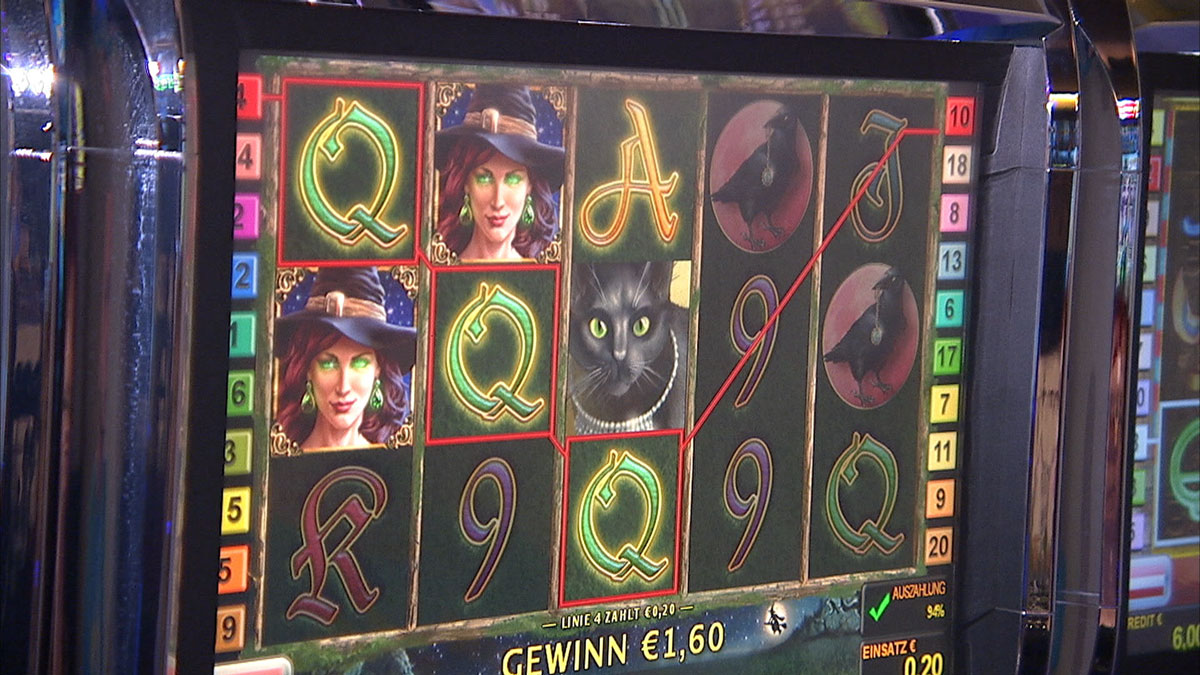Choose the green payline 17 marker

coord(947,356)
